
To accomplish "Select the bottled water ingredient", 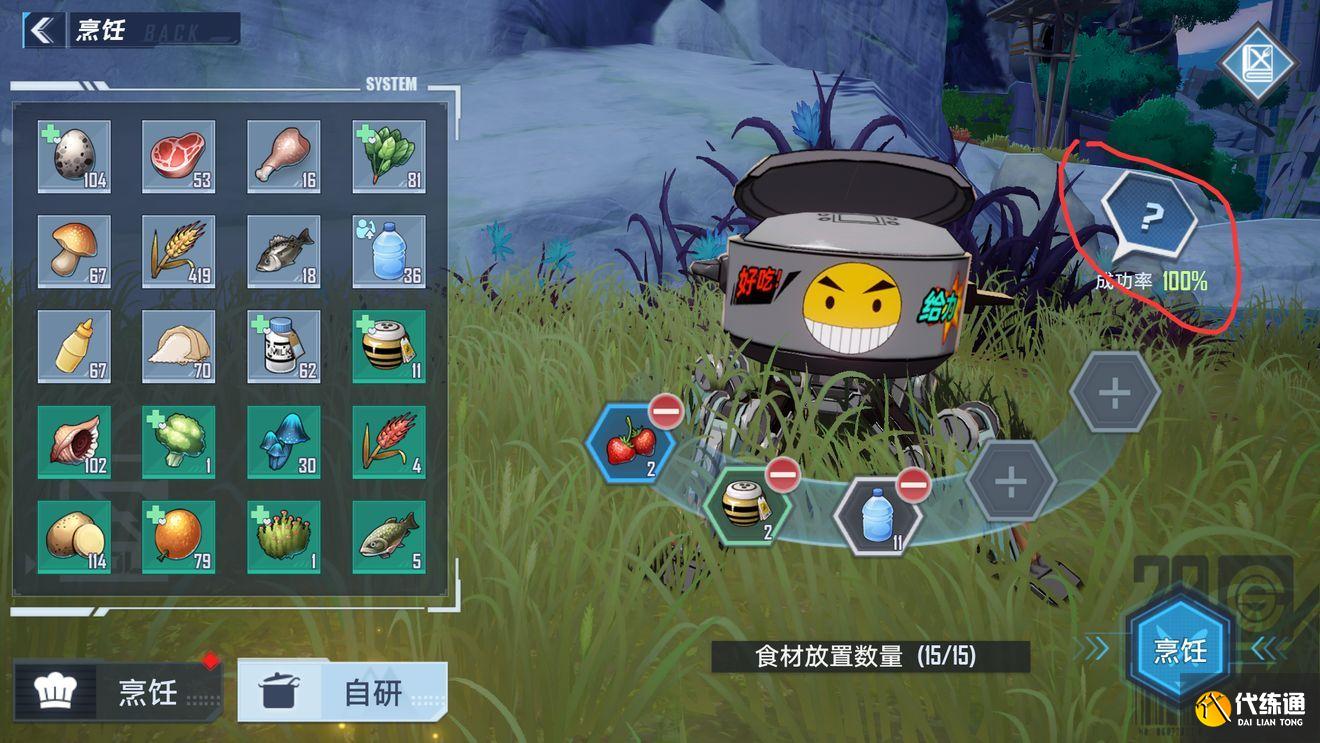I will click(x=389, y=250).
